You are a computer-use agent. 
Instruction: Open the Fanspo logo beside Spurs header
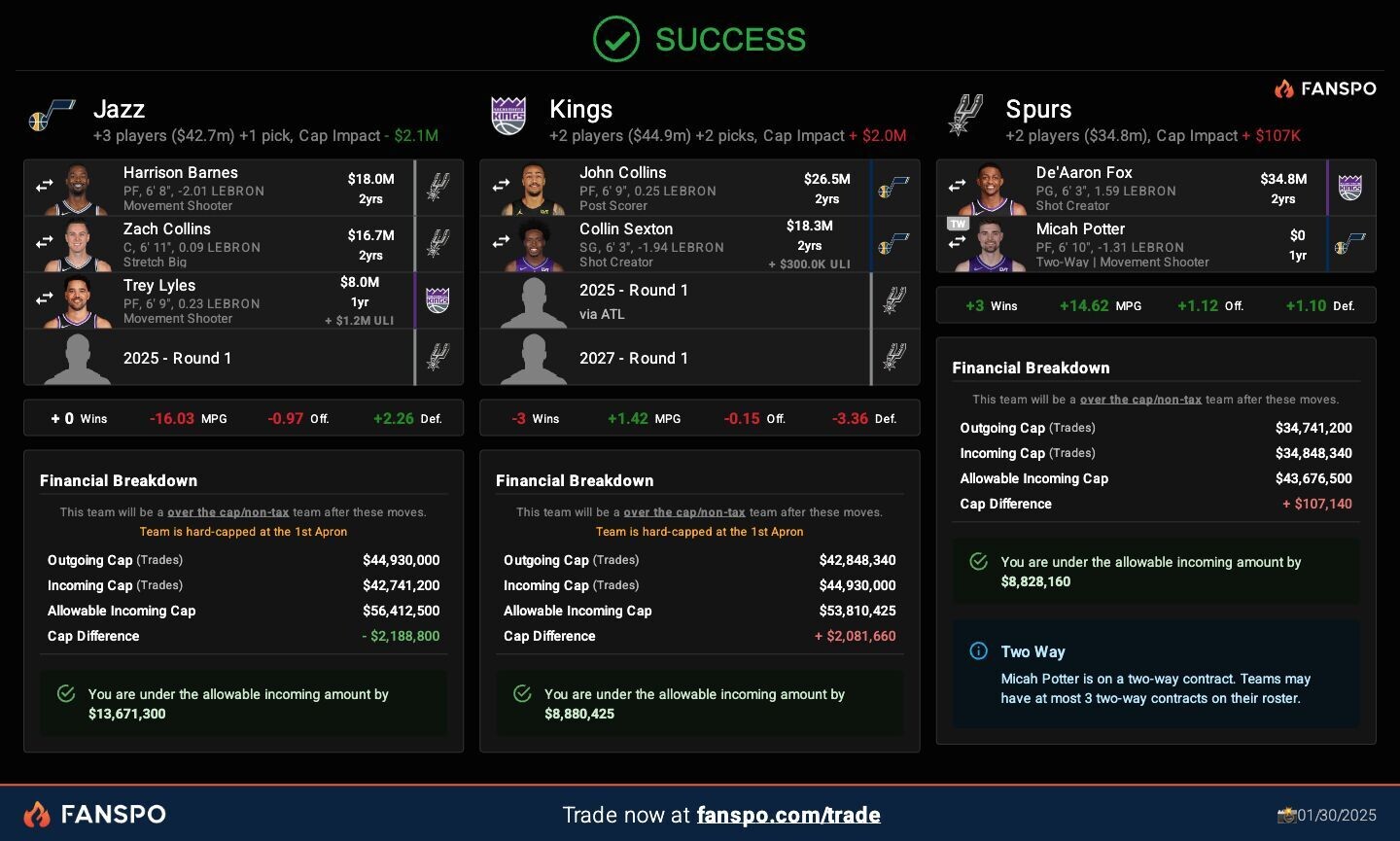(x=1325, y=88)
